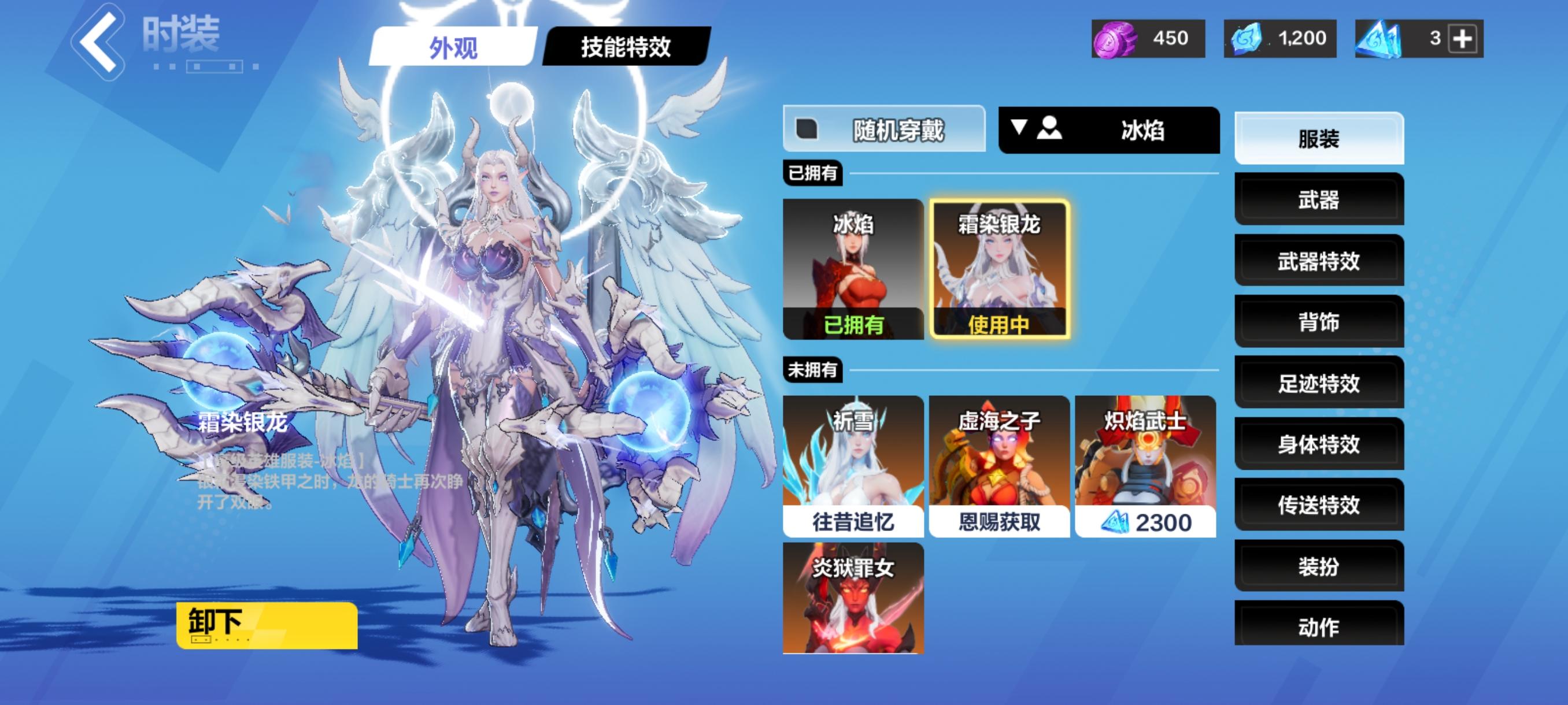The height and width of the screenshot is (705, 1568).
Task: Open the 传送特效 category
Action: pyautogui.click(x=1319, y=505)
